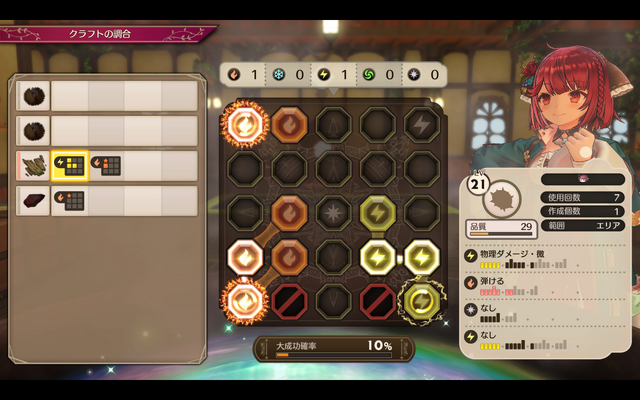Pick the highlighted yellow lightning component
The height and width of the screenshot is (400, 640).
coord(70,165)
